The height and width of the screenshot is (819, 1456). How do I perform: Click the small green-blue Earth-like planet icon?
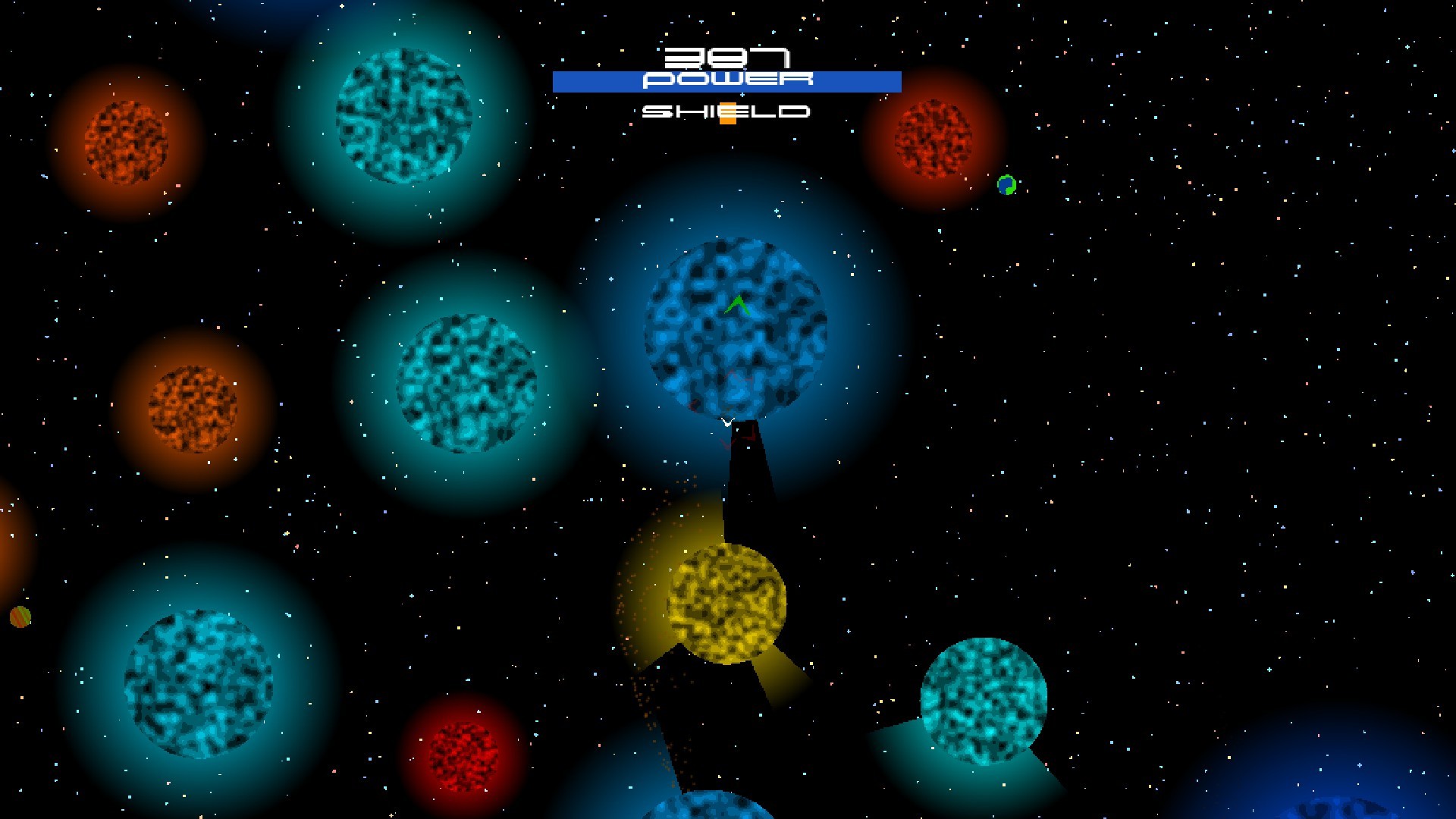(x=1007, y=186)
